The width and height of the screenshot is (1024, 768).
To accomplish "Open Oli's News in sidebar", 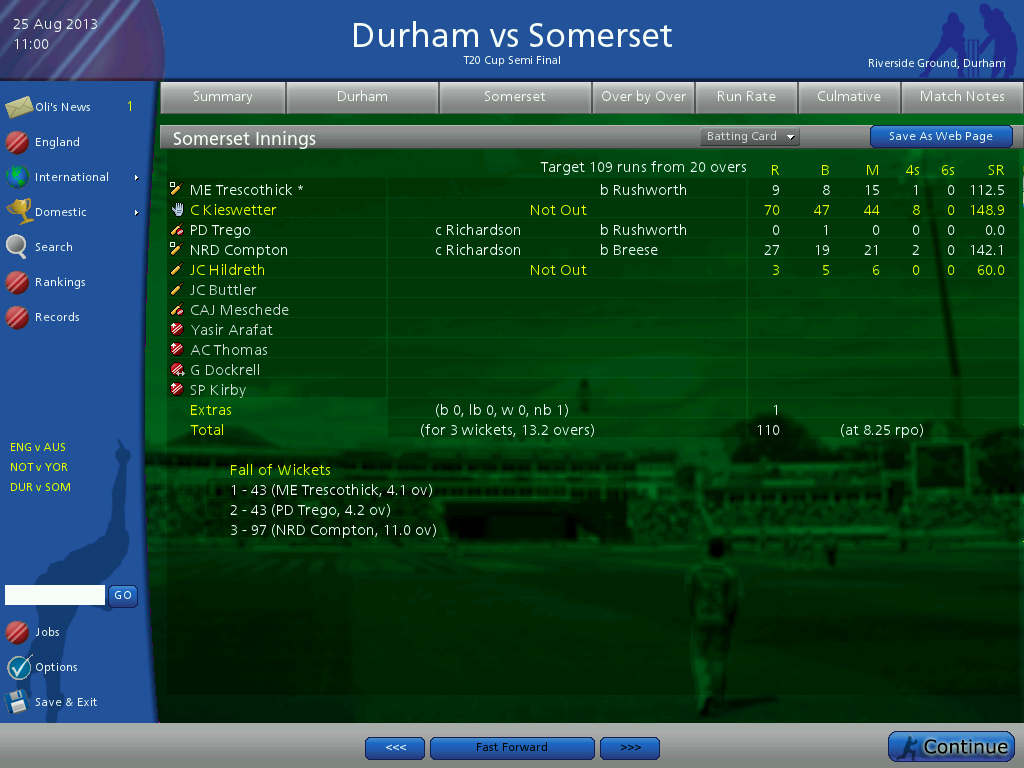I will pyautogui.click(x=62, y=107).
